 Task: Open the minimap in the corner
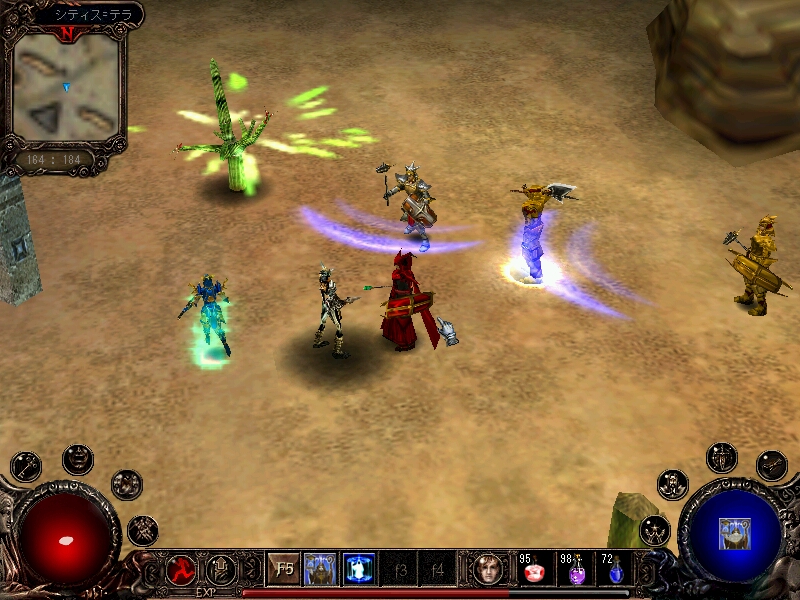click(66, 87)
